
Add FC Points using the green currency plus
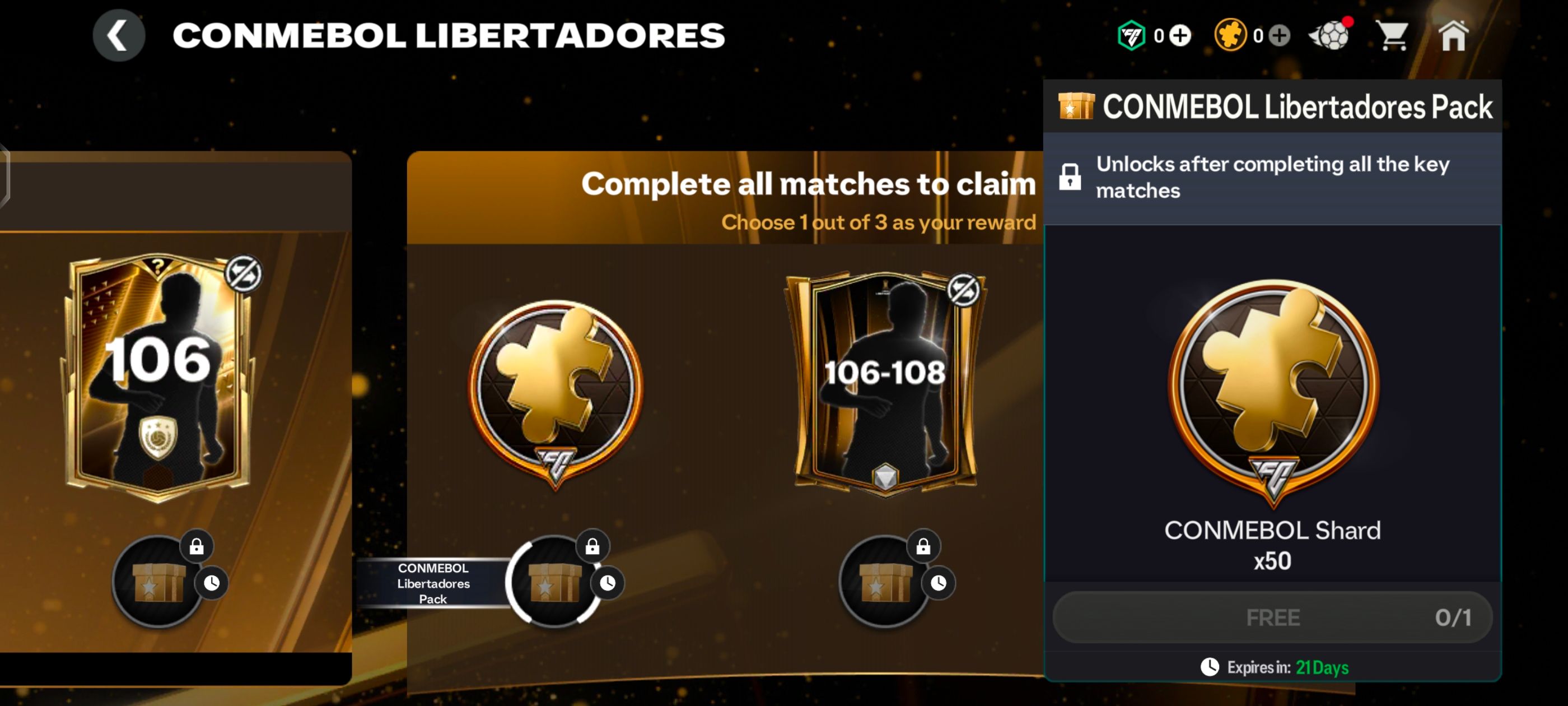(x=1180, y=35)
